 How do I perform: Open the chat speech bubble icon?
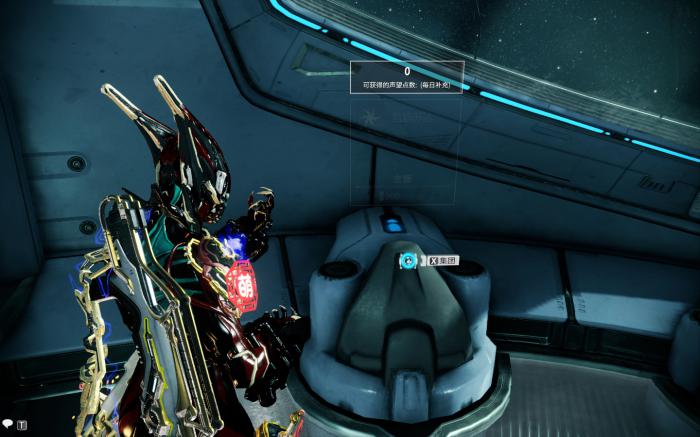point(8,424)
